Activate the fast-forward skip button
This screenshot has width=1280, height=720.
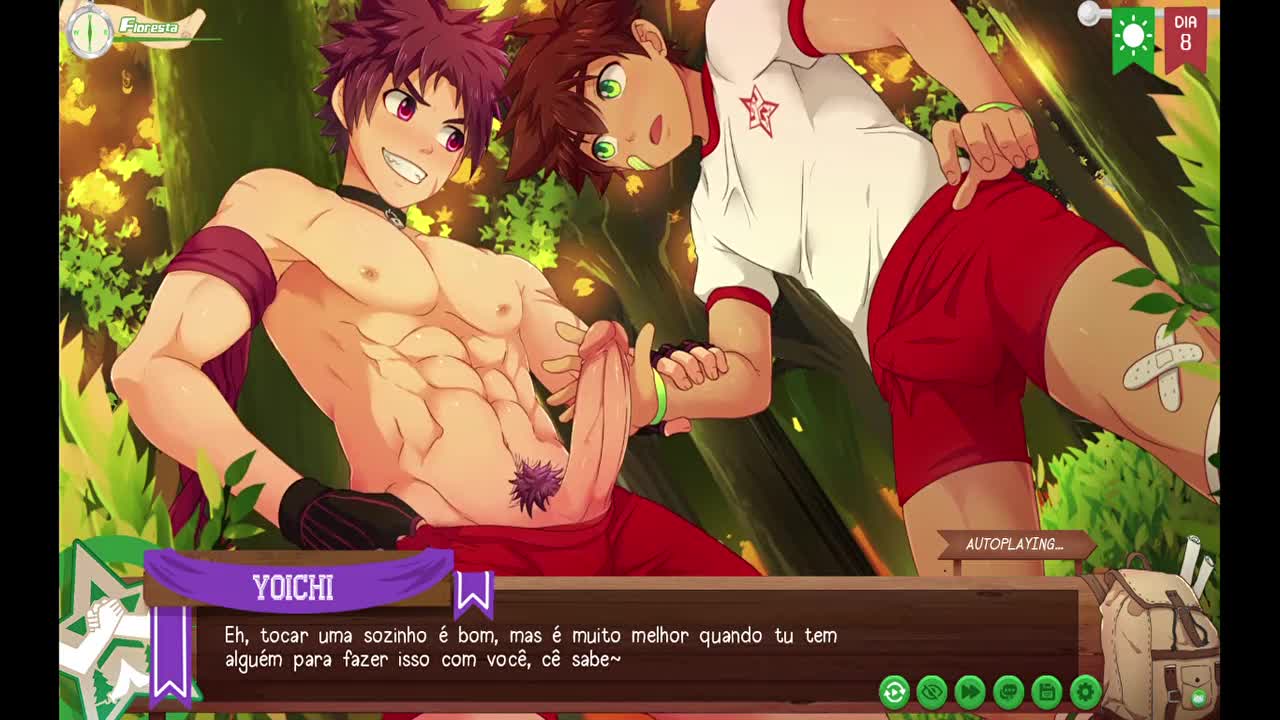pyautogui.click(x=970, y=691)
